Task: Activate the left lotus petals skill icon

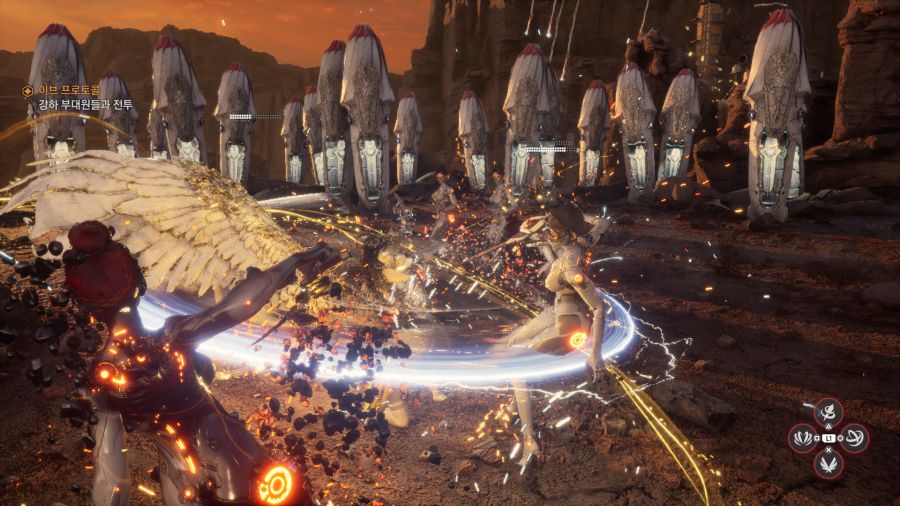Action: 802,439
